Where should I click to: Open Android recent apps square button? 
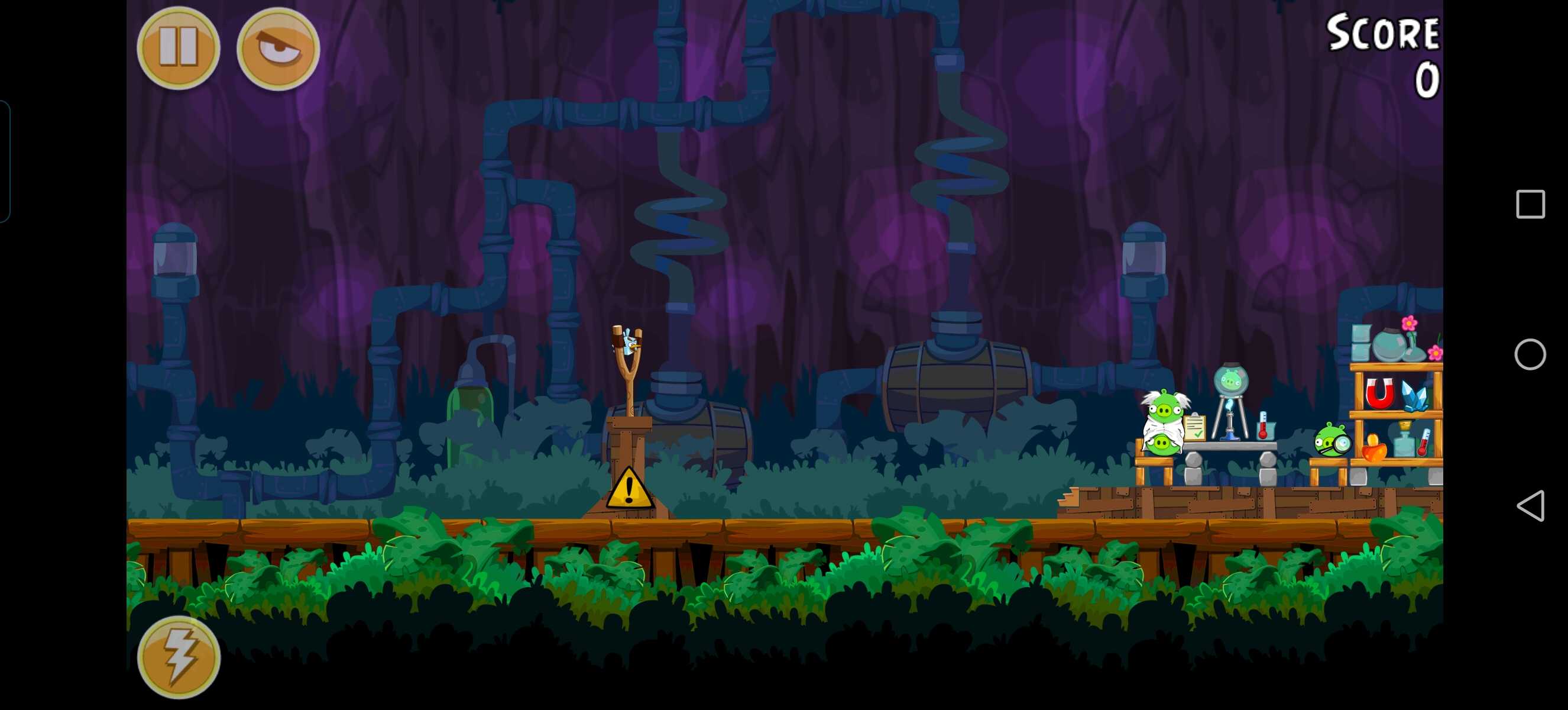pos(1530,204)
